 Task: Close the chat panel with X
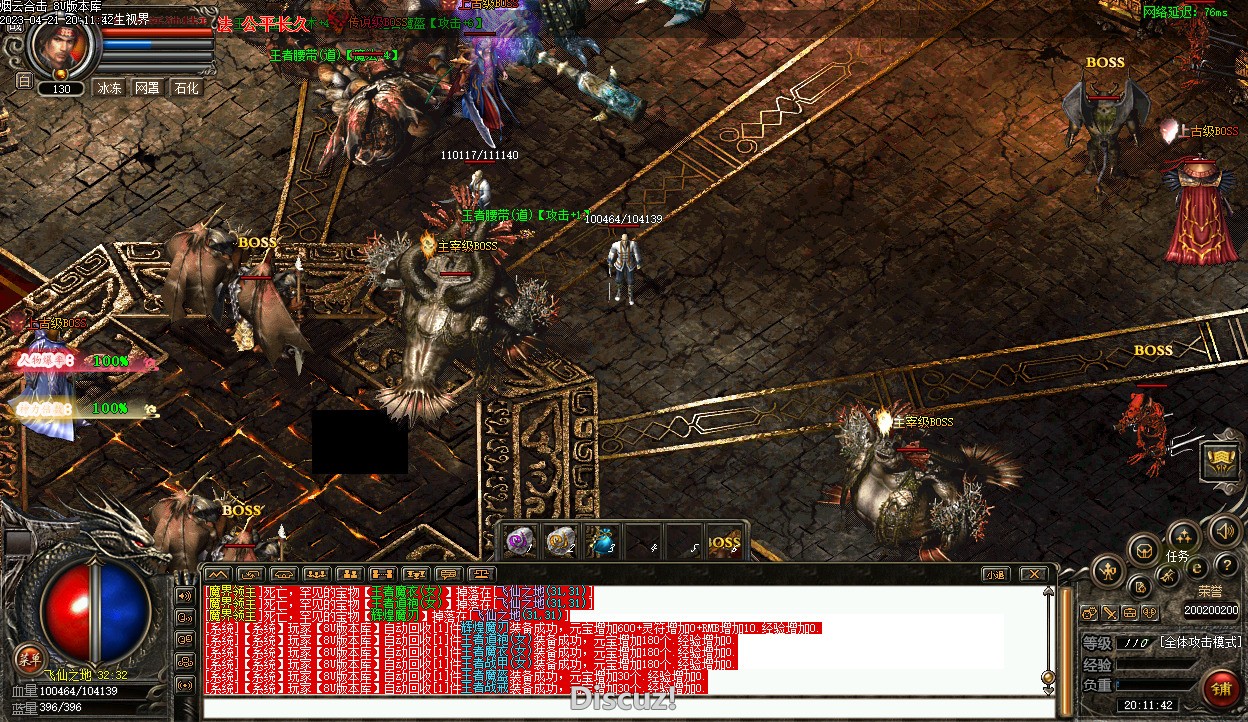(x=1032, y=574)
